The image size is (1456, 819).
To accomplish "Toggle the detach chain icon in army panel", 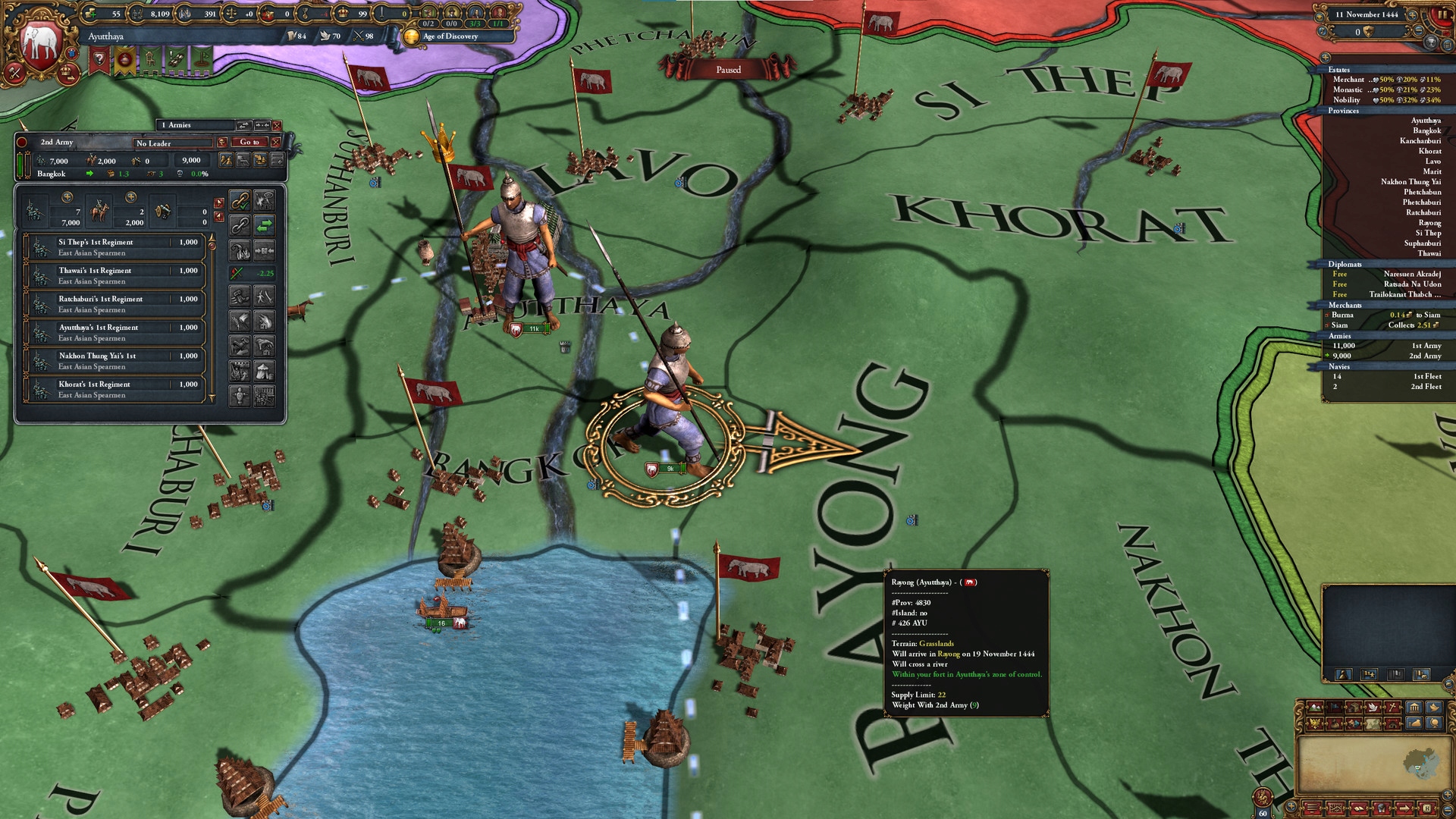I will [240, 225].
